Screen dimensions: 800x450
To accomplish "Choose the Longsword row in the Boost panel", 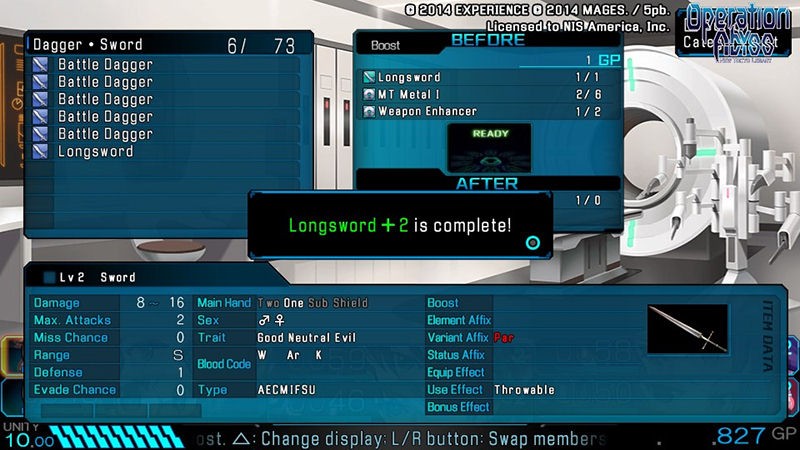I will 408,77.
